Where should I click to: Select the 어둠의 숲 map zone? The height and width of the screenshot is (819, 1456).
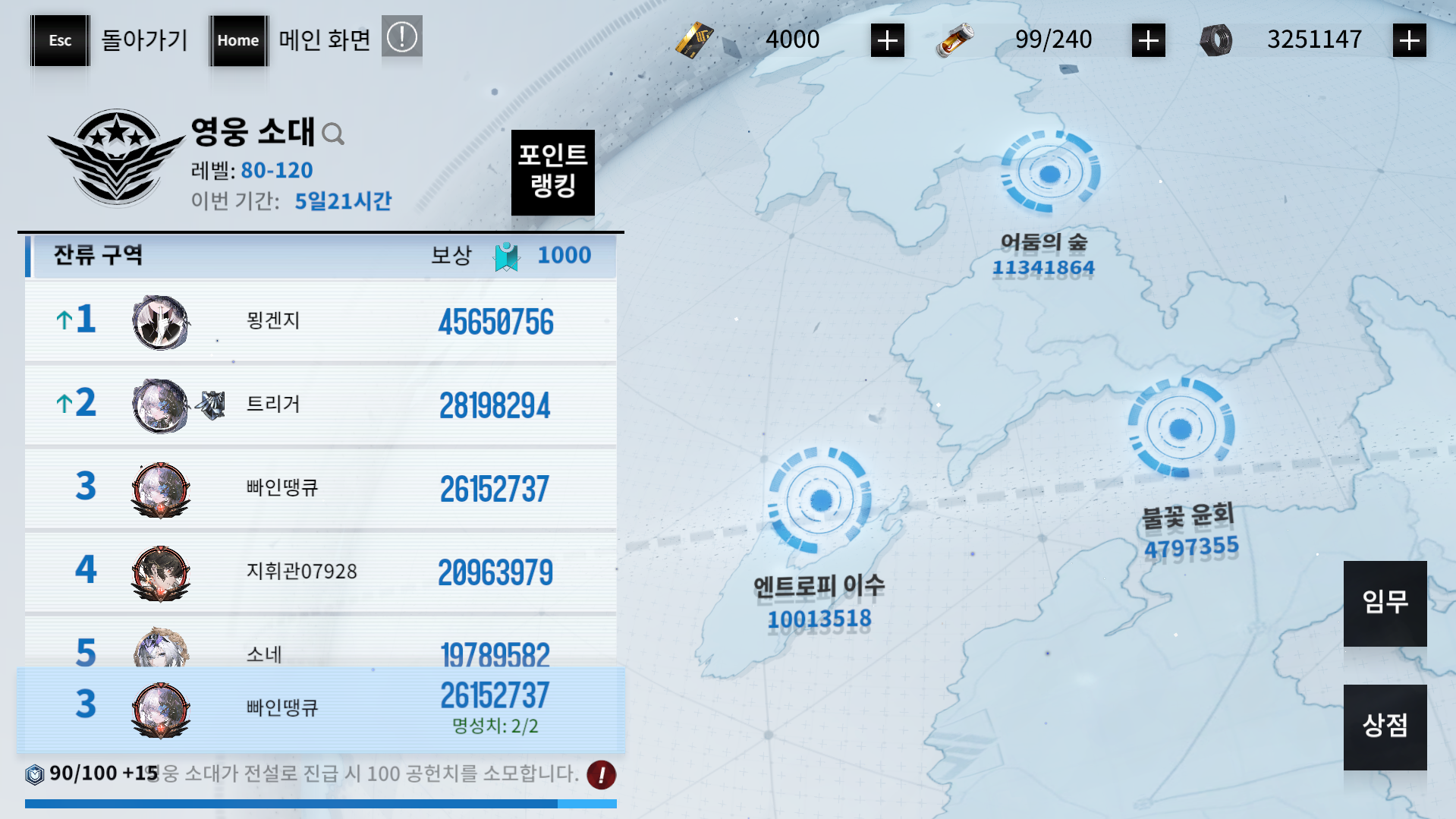(x=1049, y=174)
